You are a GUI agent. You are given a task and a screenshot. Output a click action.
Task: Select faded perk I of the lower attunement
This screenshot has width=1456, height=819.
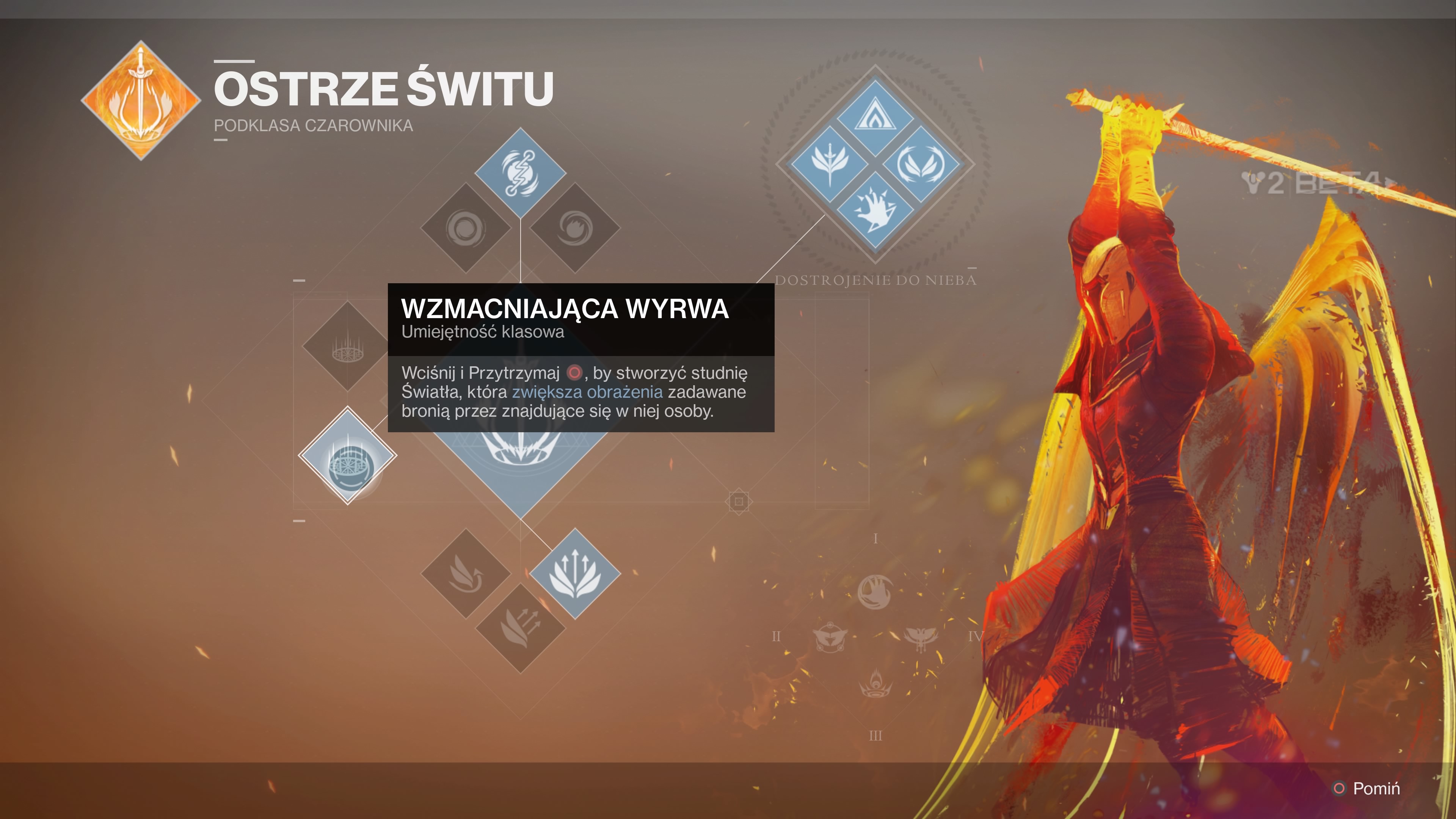pyautogui.click(x=875, y=591)
